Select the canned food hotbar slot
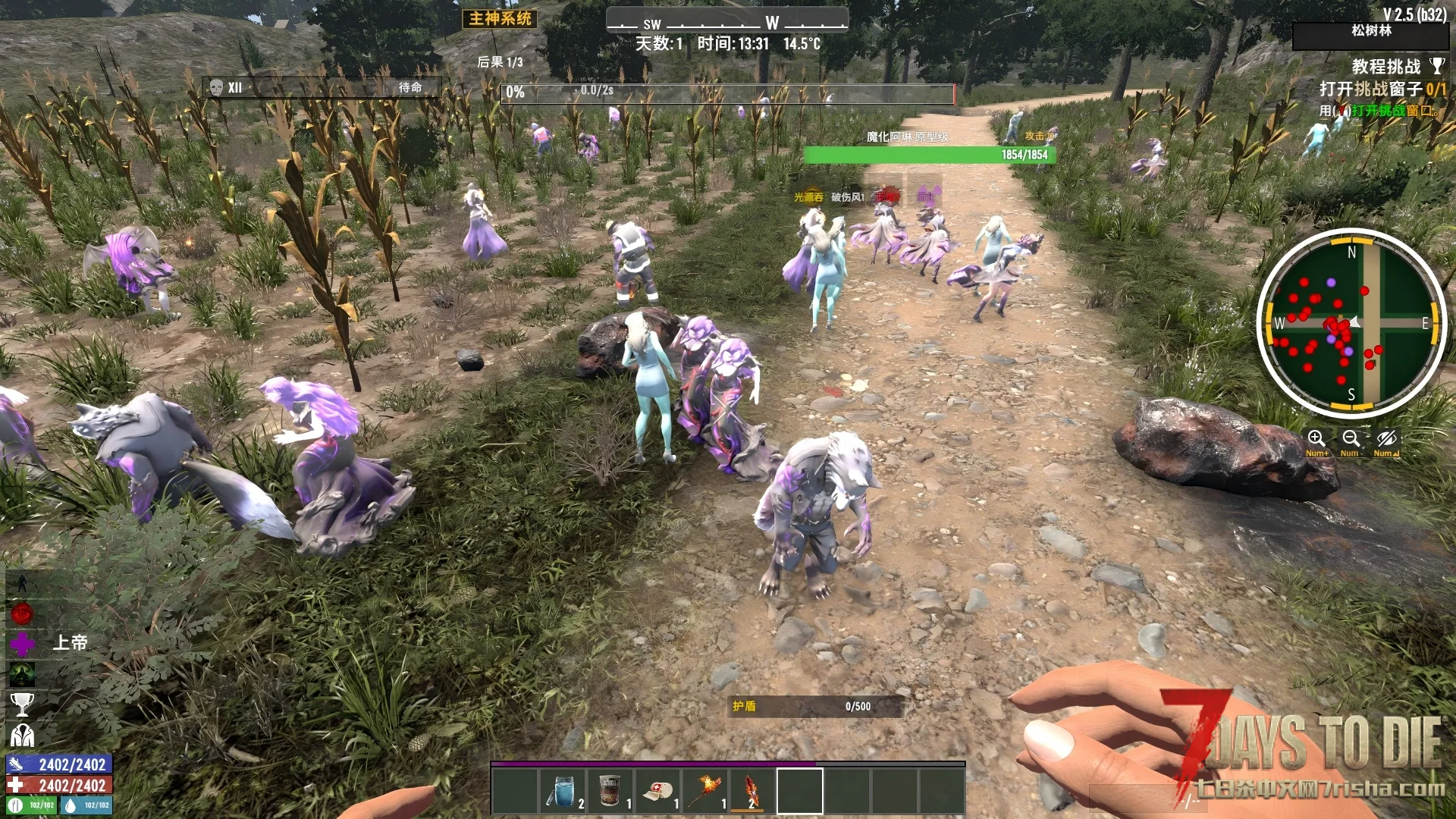1456x819 pixels. point(610,790)
